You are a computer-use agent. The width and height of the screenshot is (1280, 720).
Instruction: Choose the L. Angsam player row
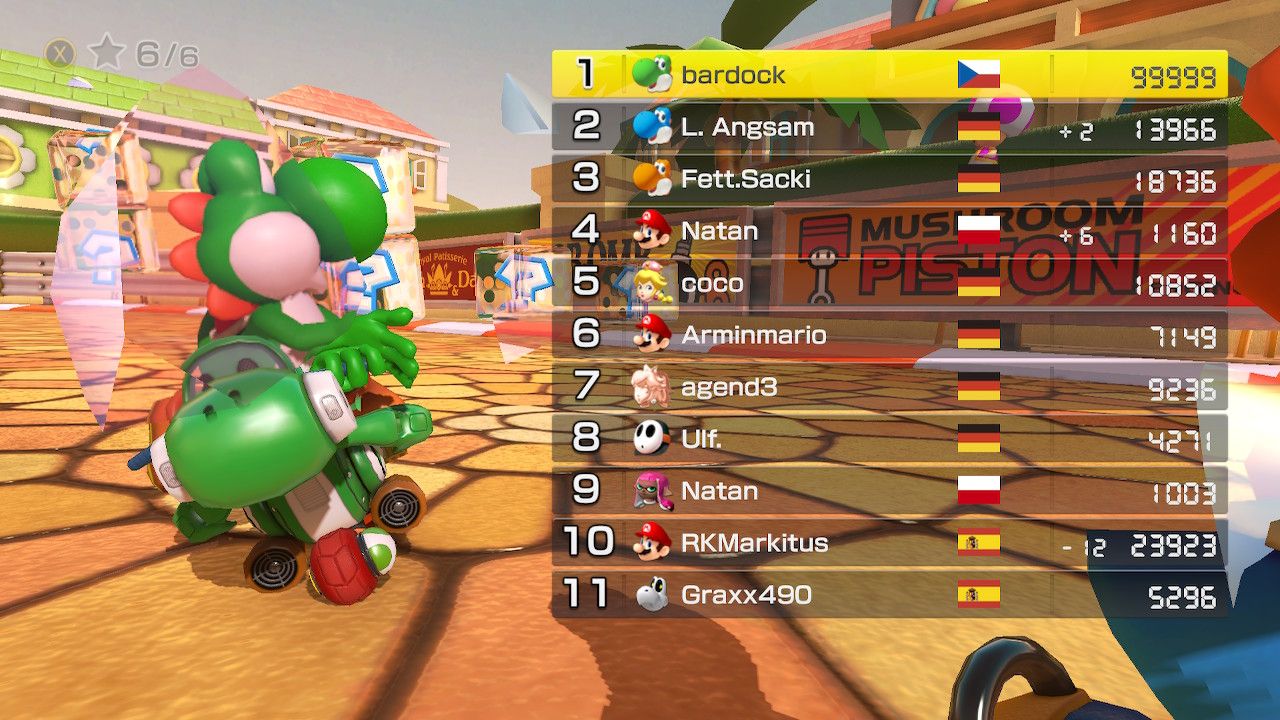(x=889, y=127)
